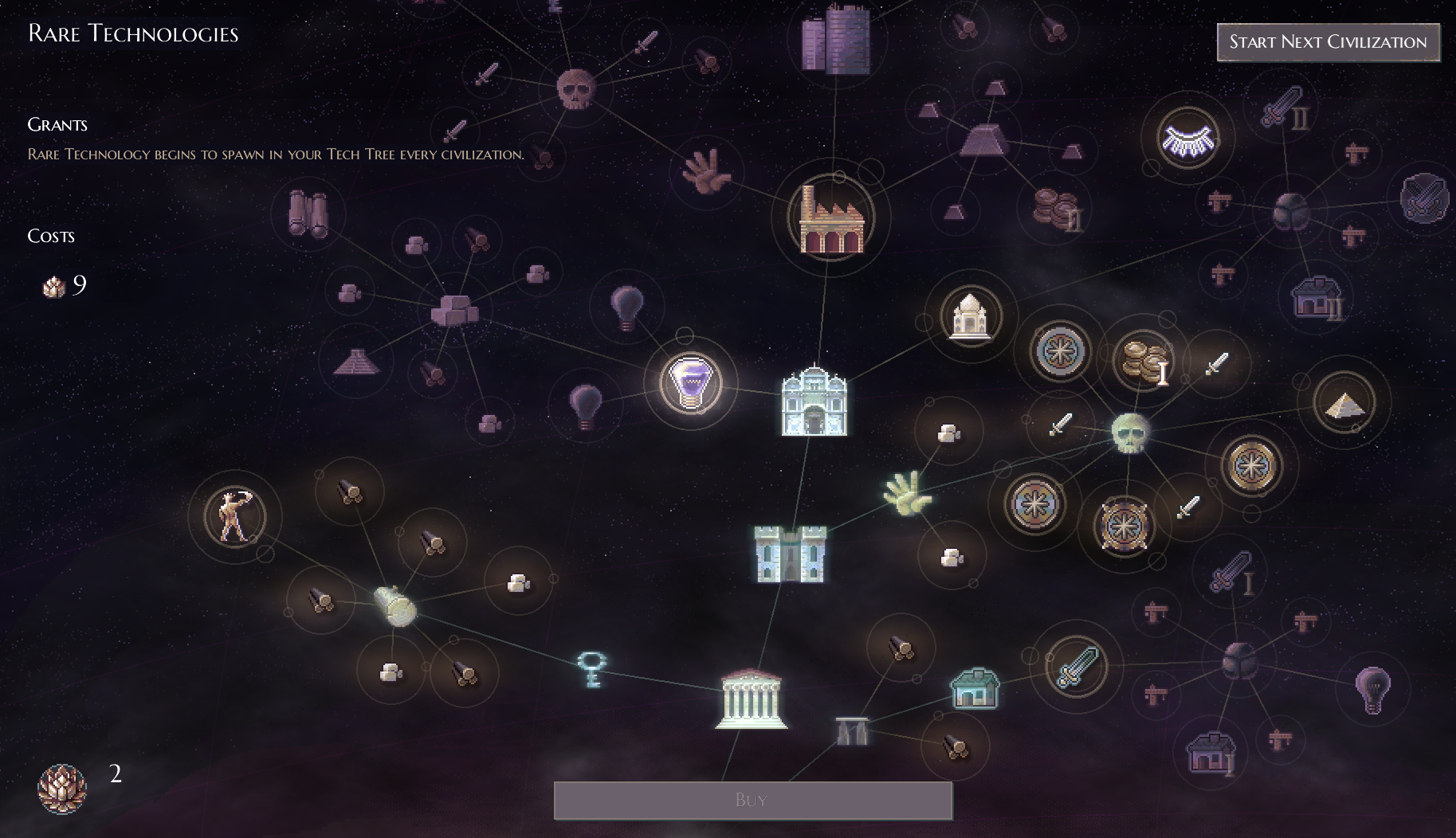This screenshot has height=838, width=1456.
Task: Select the castle technology node
Action: click(790, 555)
